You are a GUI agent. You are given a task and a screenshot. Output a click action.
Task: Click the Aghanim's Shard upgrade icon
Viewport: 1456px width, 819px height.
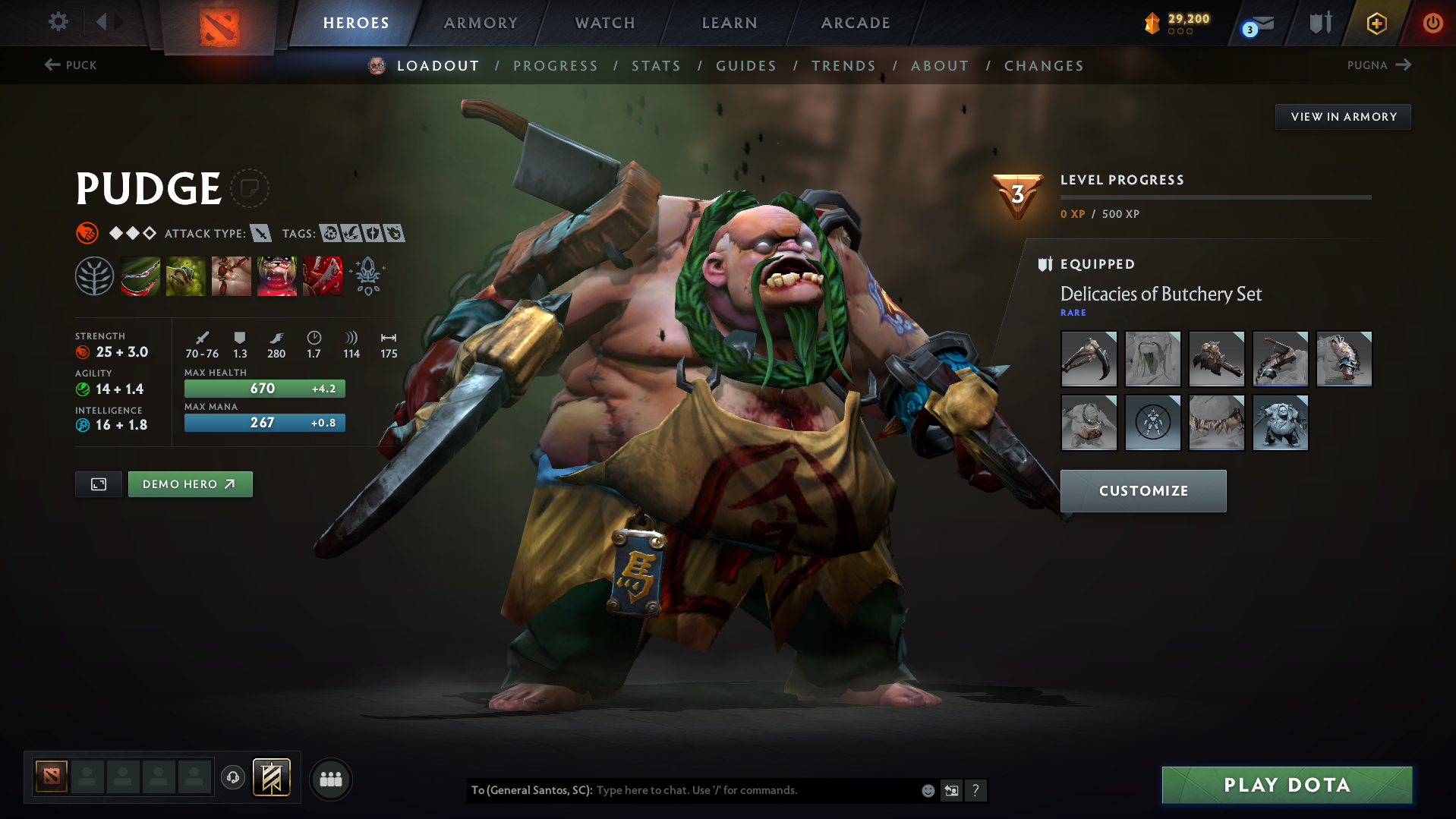tap(367, 276)
